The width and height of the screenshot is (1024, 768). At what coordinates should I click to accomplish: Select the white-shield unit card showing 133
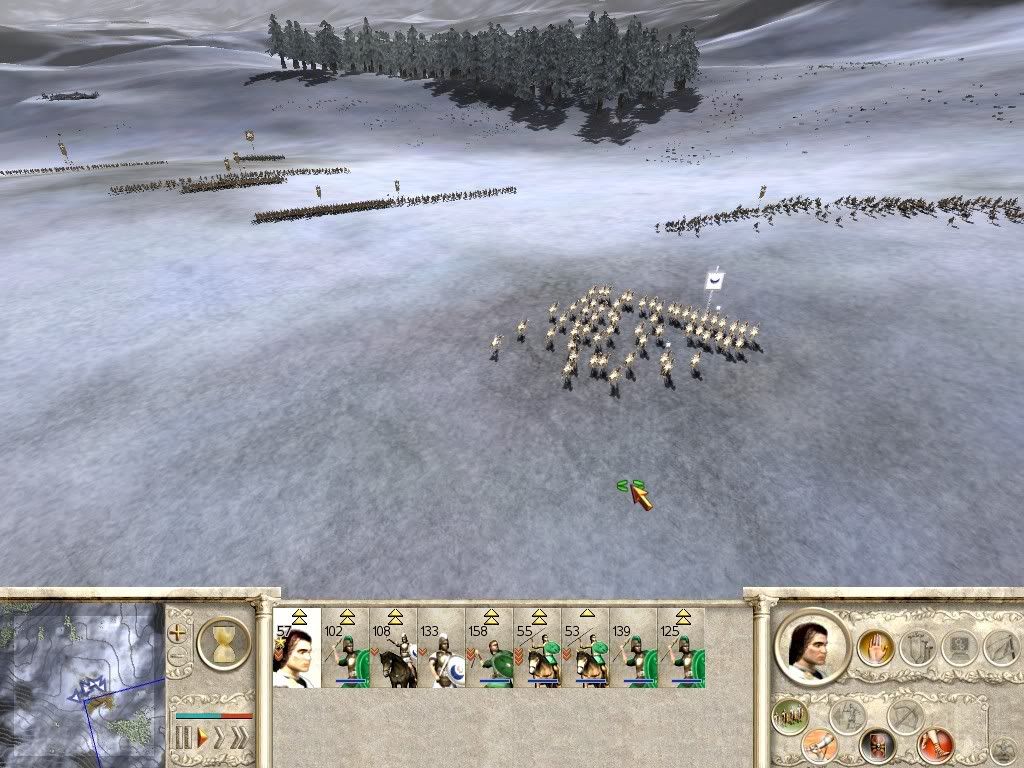[x=441, y=648]
